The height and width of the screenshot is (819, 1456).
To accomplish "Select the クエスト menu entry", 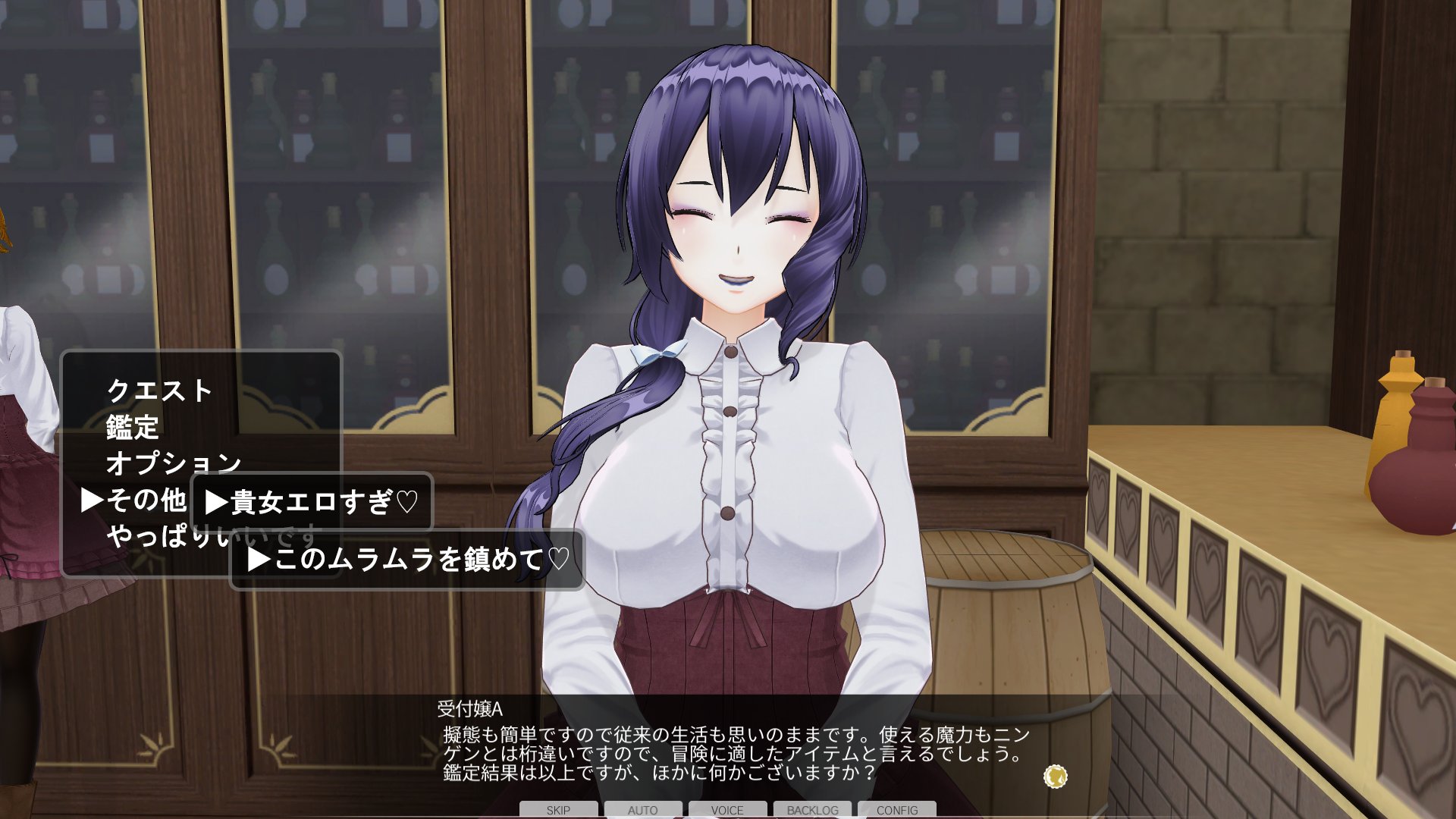I will point(159,391).
